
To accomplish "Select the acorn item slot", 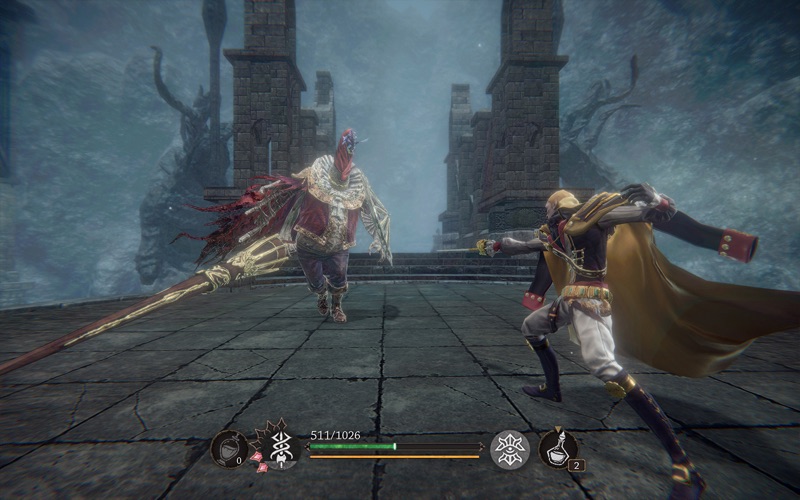I will [228, 448].
